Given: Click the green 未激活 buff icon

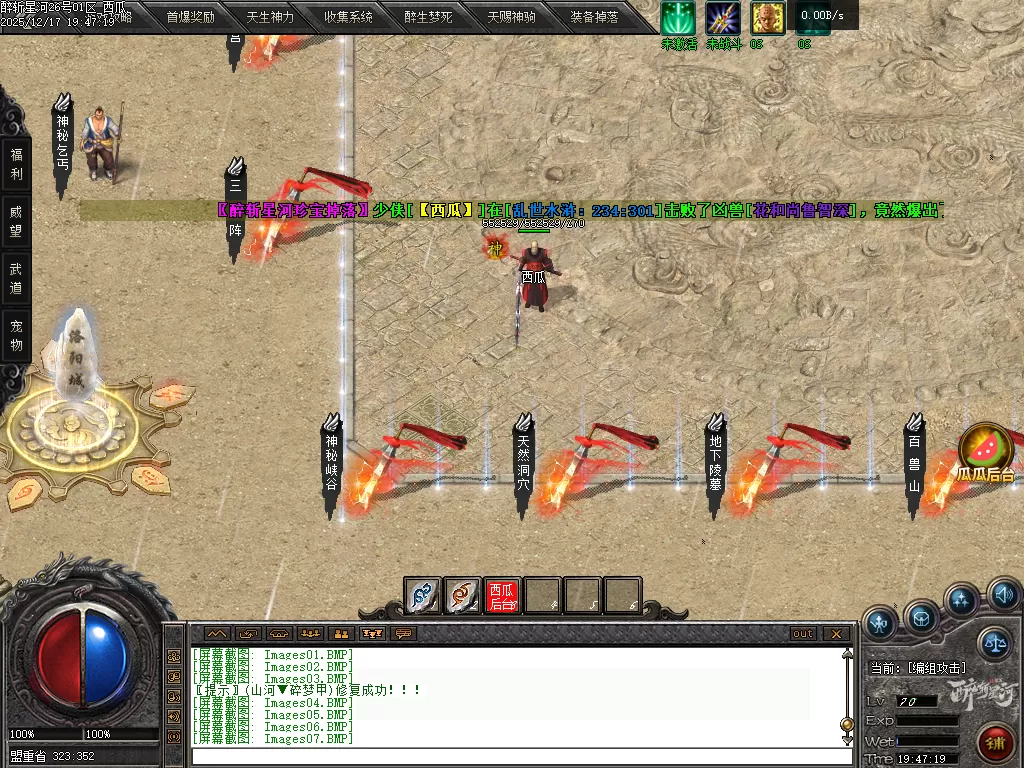Looking at the screenshot, I should 678,19.
